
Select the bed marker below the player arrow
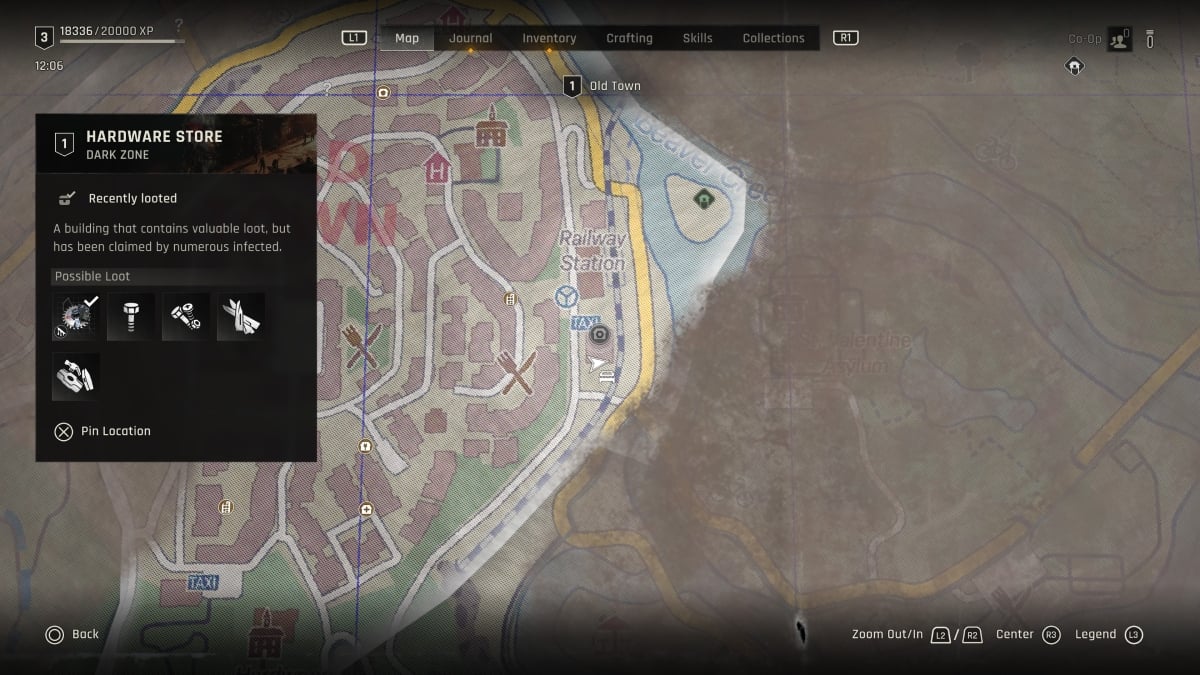coord(604,377)
